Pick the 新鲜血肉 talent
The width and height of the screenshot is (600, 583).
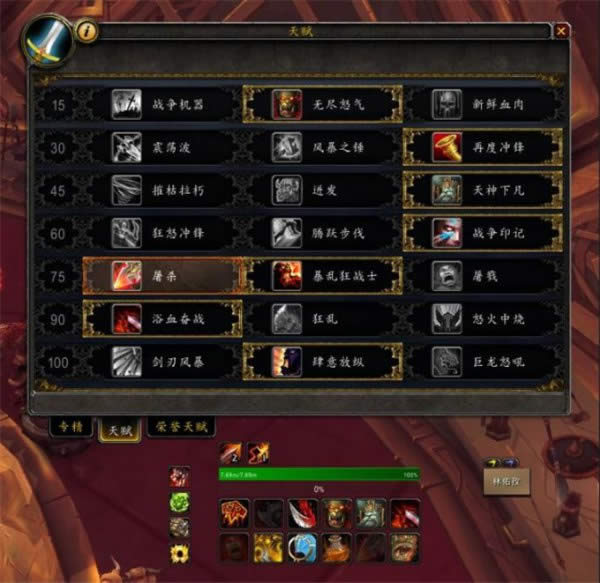click(483, 104)
